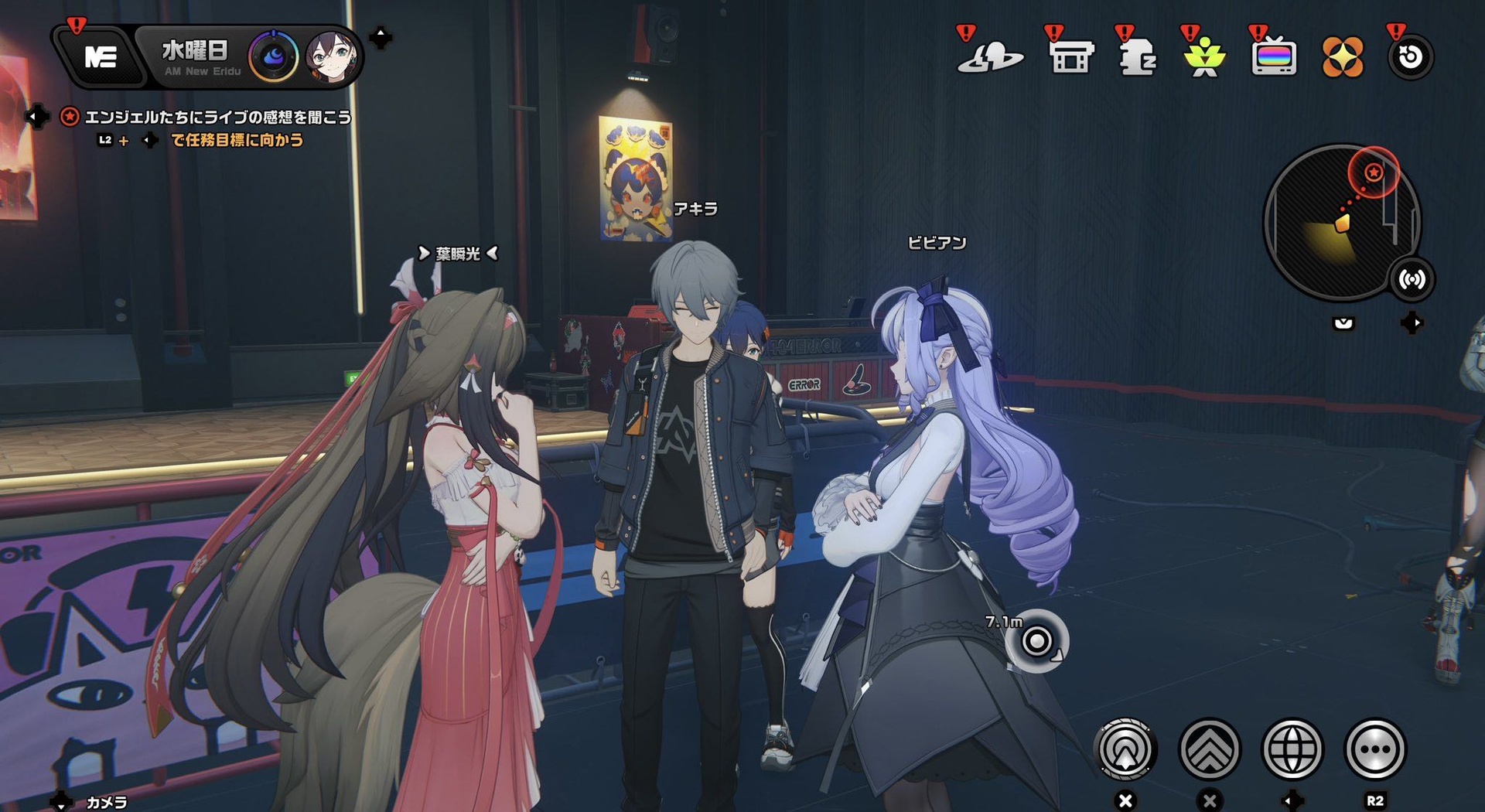Click the red star objective marker on minimap
1485x812 pixels.
[x=1374, y=172]
